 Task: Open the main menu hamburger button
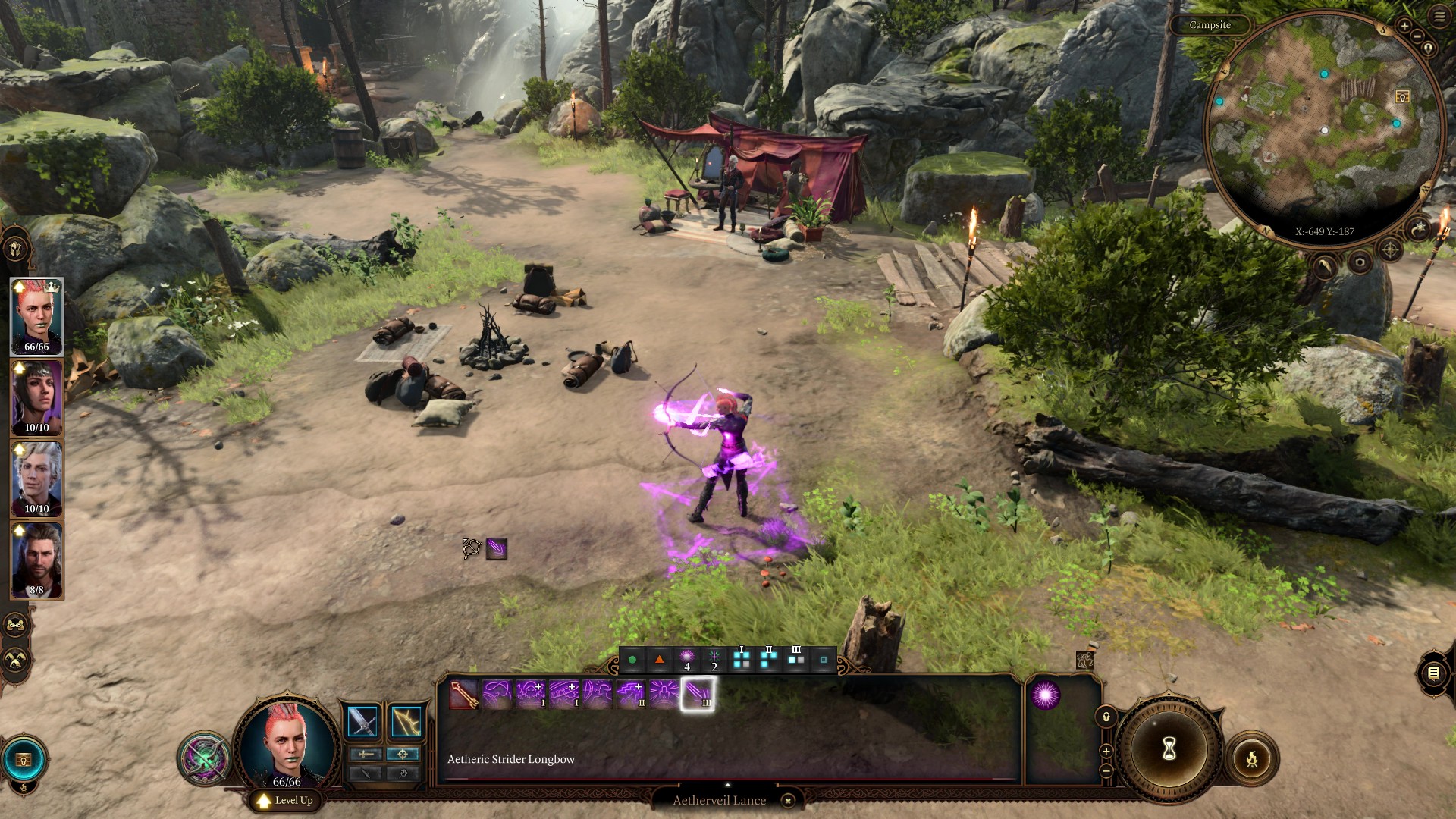(1439, 17)
